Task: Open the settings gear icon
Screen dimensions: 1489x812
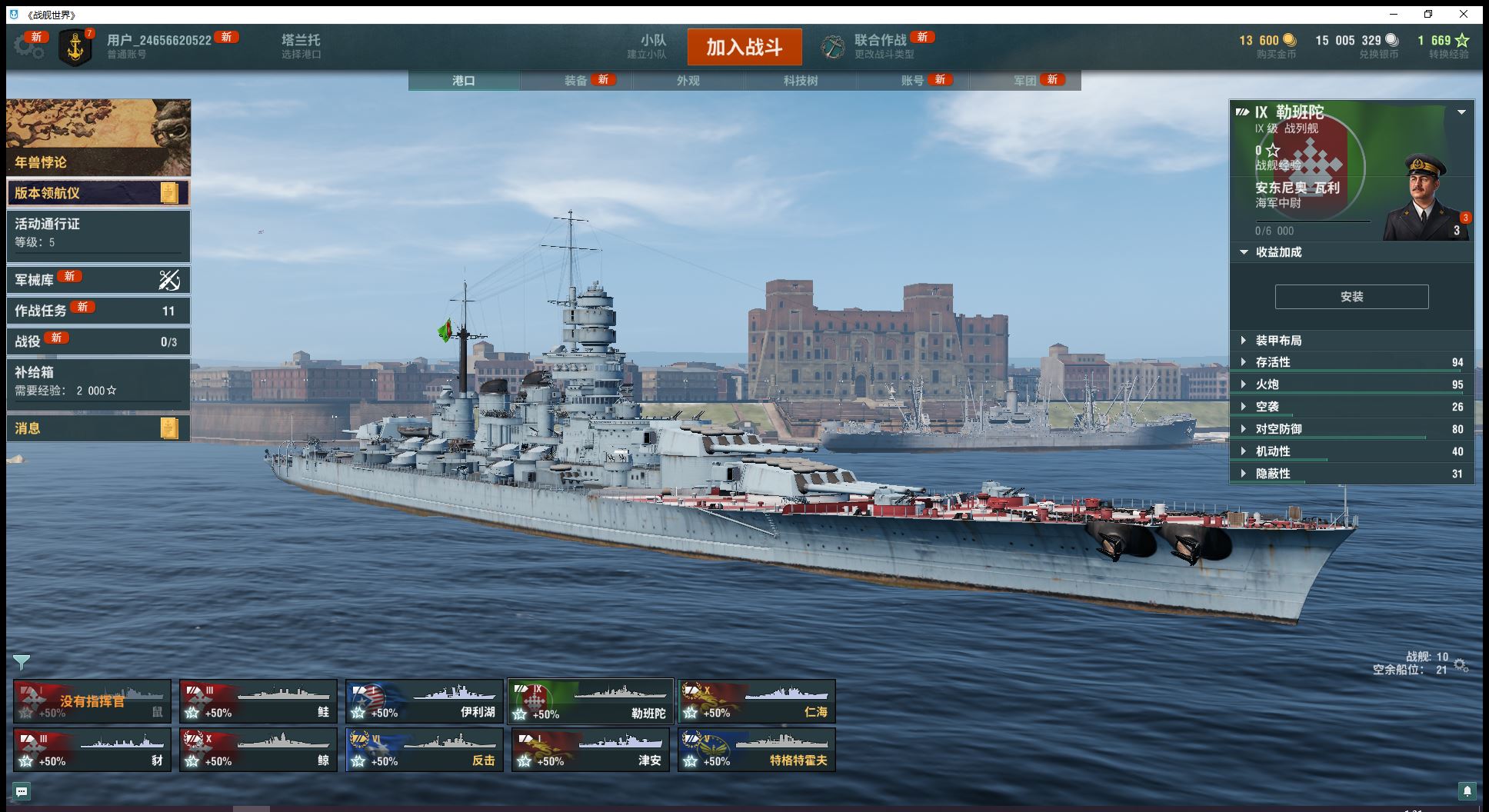Action: (28, 47)
